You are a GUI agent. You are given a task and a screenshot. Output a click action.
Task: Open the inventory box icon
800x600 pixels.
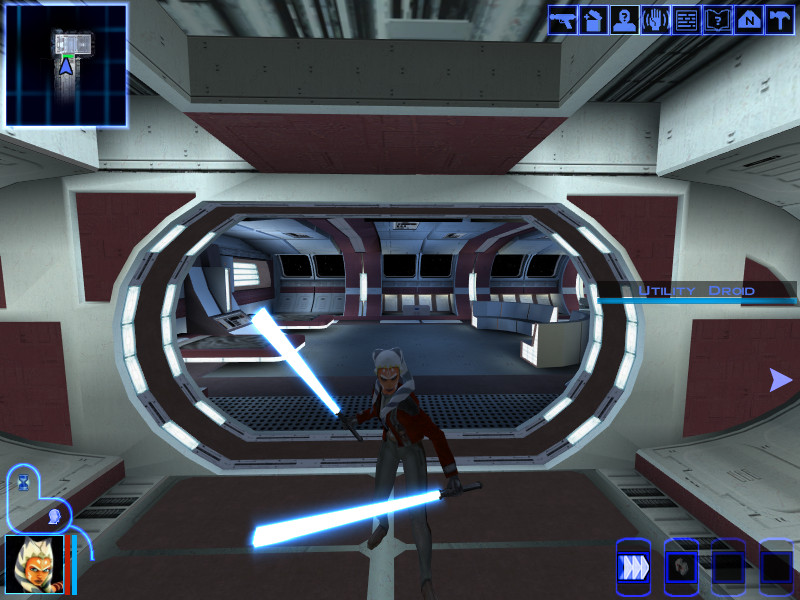click(x=594, y=20)
